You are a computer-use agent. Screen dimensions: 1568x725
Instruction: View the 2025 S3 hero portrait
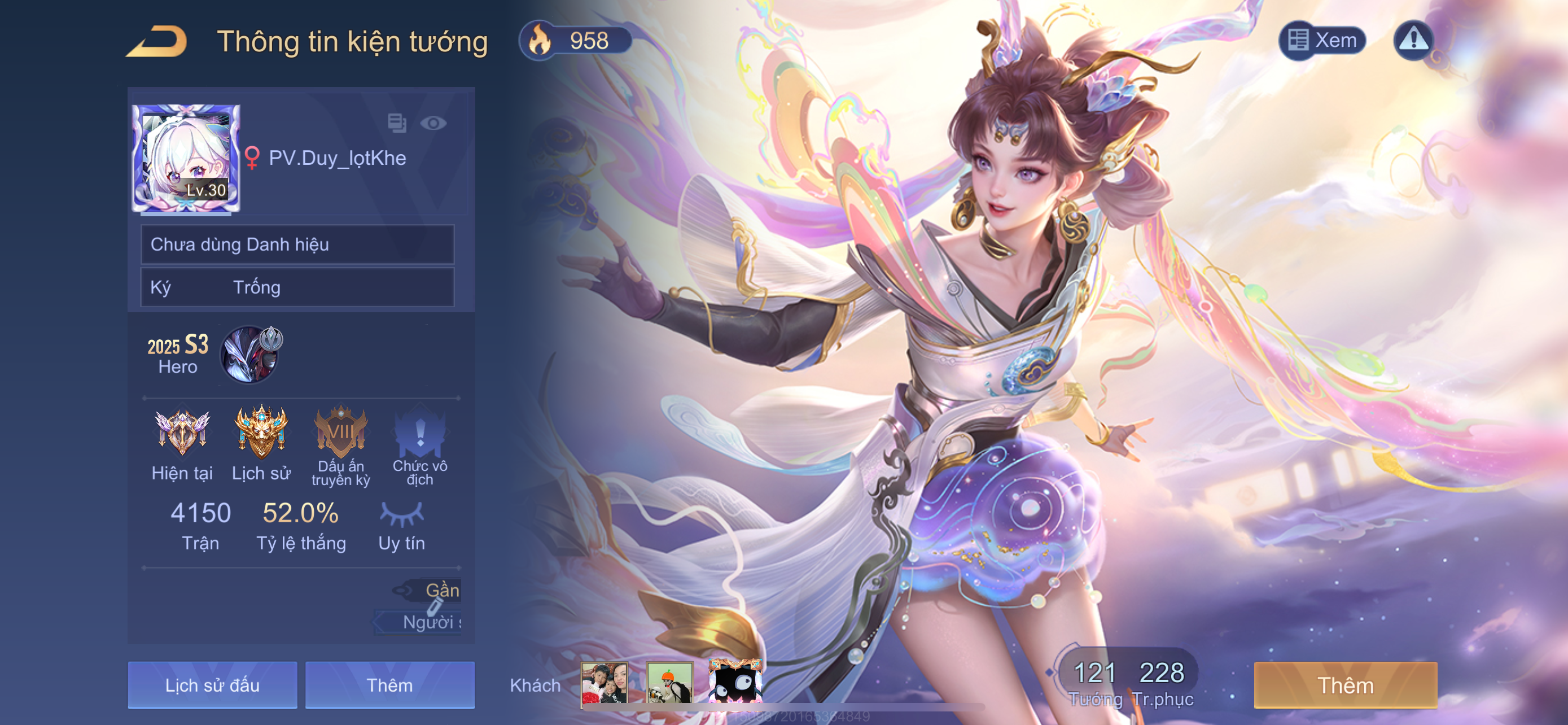[x=251, y=354]
